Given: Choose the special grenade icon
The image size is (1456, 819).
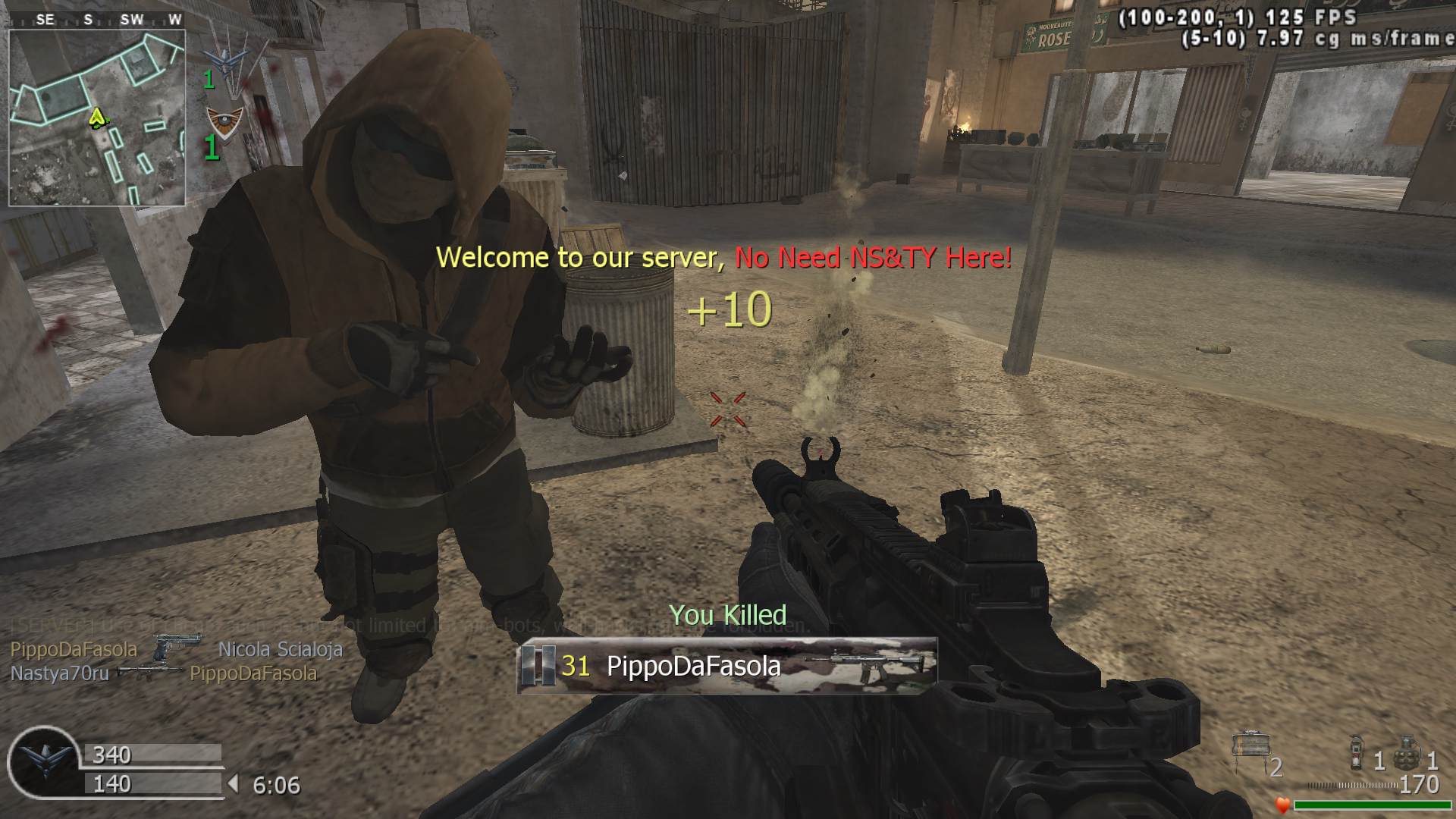Looking at the screenshot, I should (1357, 754).
